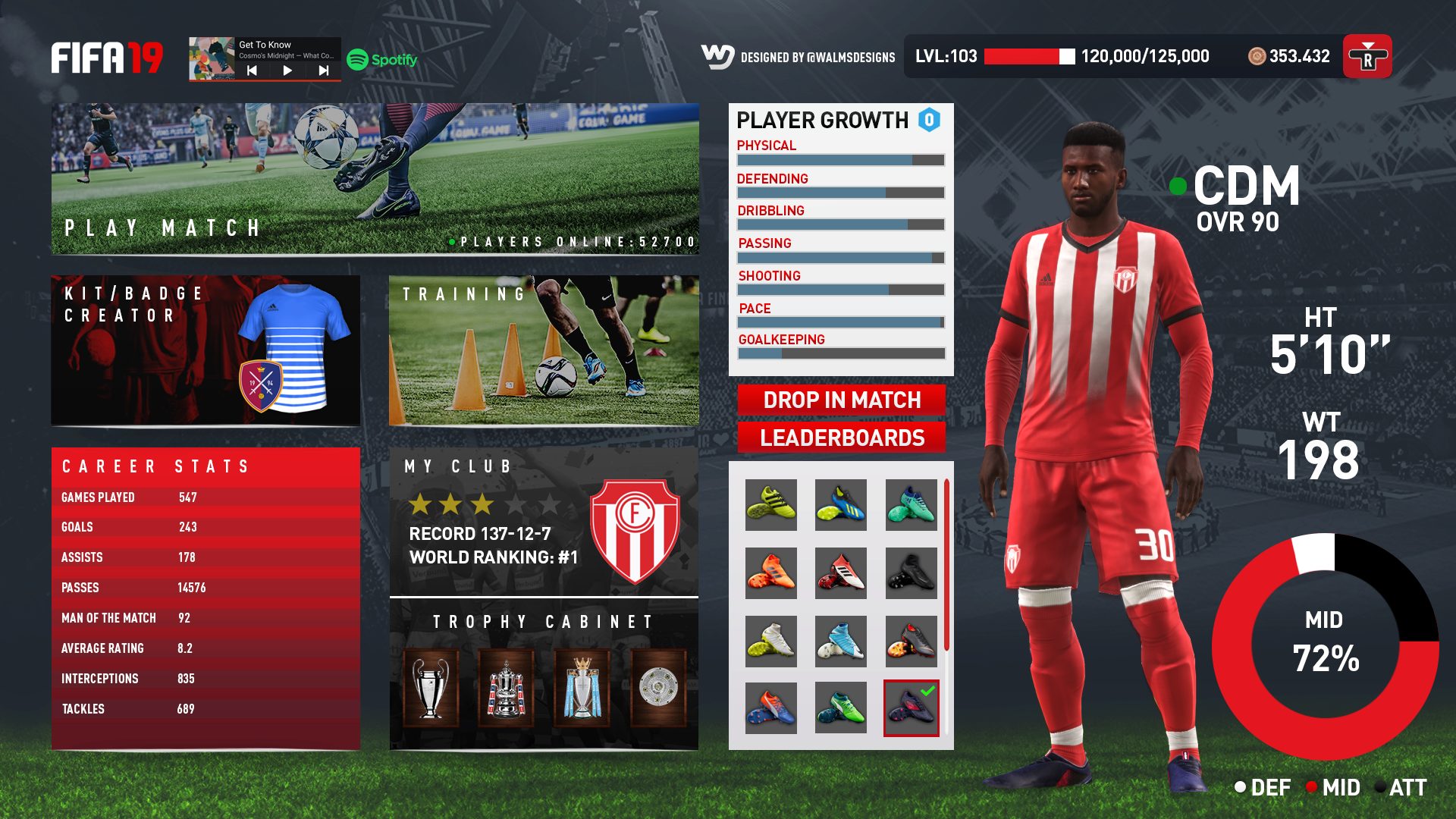Open the Play Match banner
This screenshot has width=1456, height=819.
point(375,179)
